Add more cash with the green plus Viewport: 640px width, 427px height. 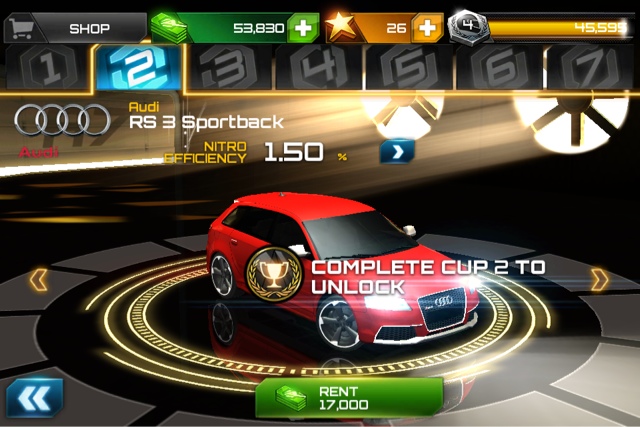(x=302, y=28)
